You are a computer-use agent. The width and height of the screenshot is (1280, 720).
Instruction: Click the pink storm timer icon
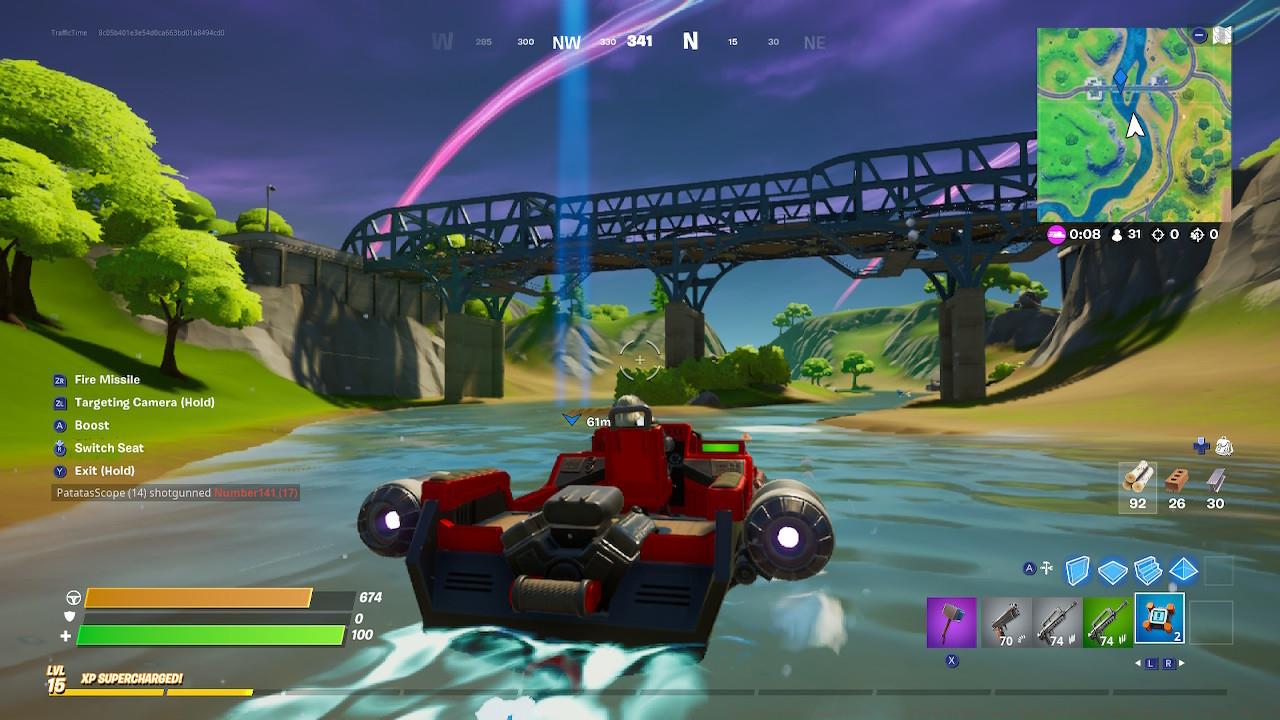(1055, 234)
